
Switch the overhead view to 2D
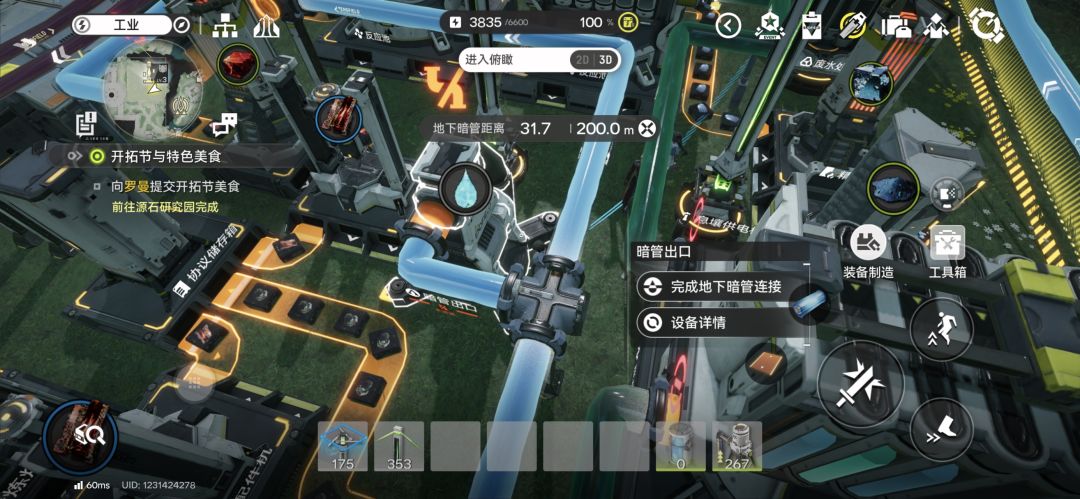pyautogui.click(x=583, y=59)
